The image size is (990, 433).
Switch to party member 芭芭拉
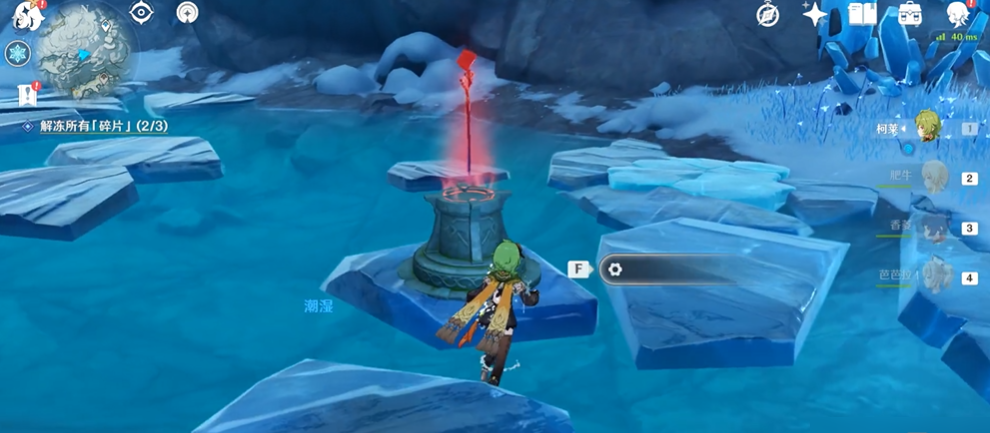point(932,277)
